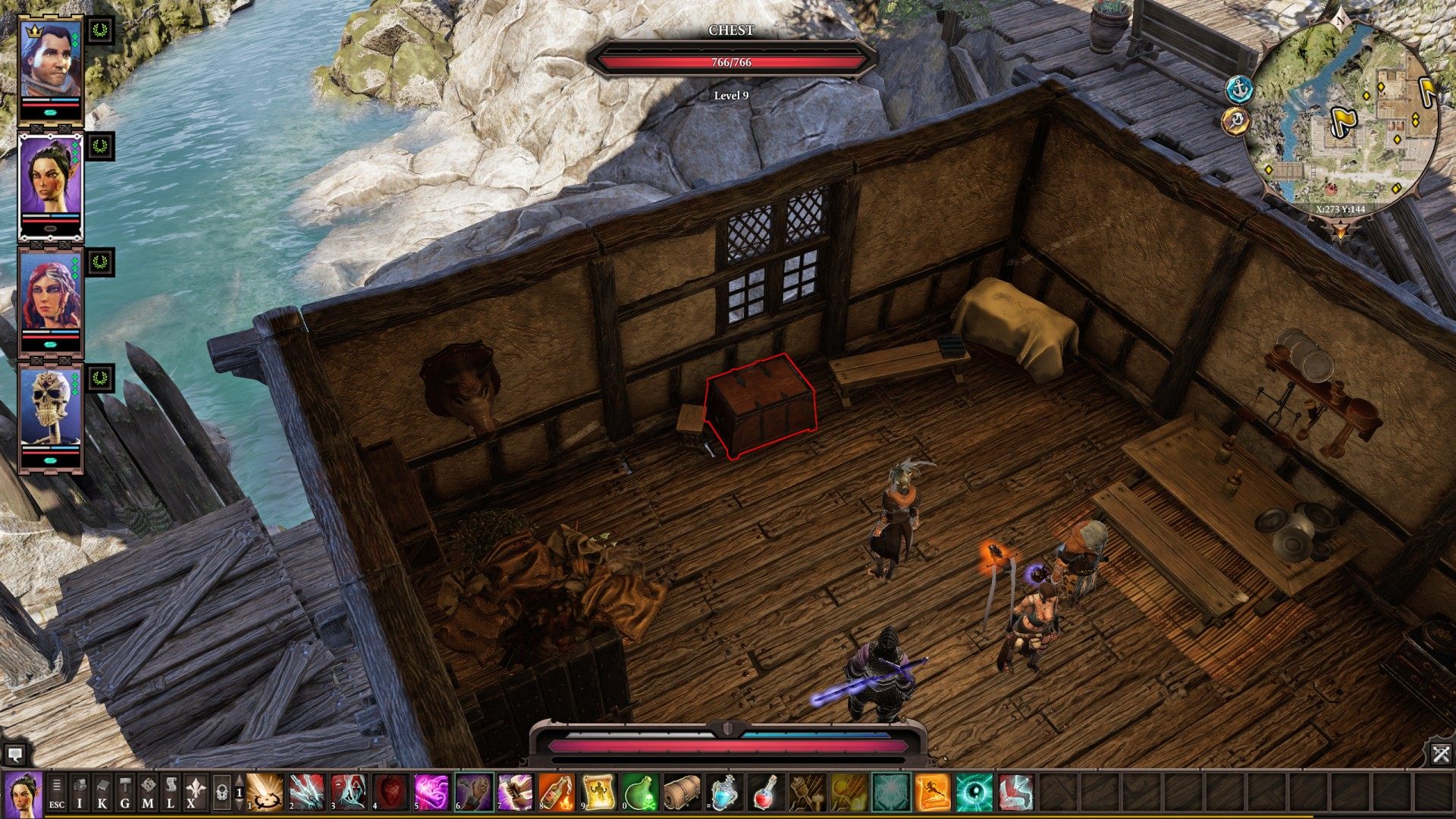Throw the molotov bottle from the hotbar
Viewport: 1456px width, 819px height.
[x=556, y=792]
